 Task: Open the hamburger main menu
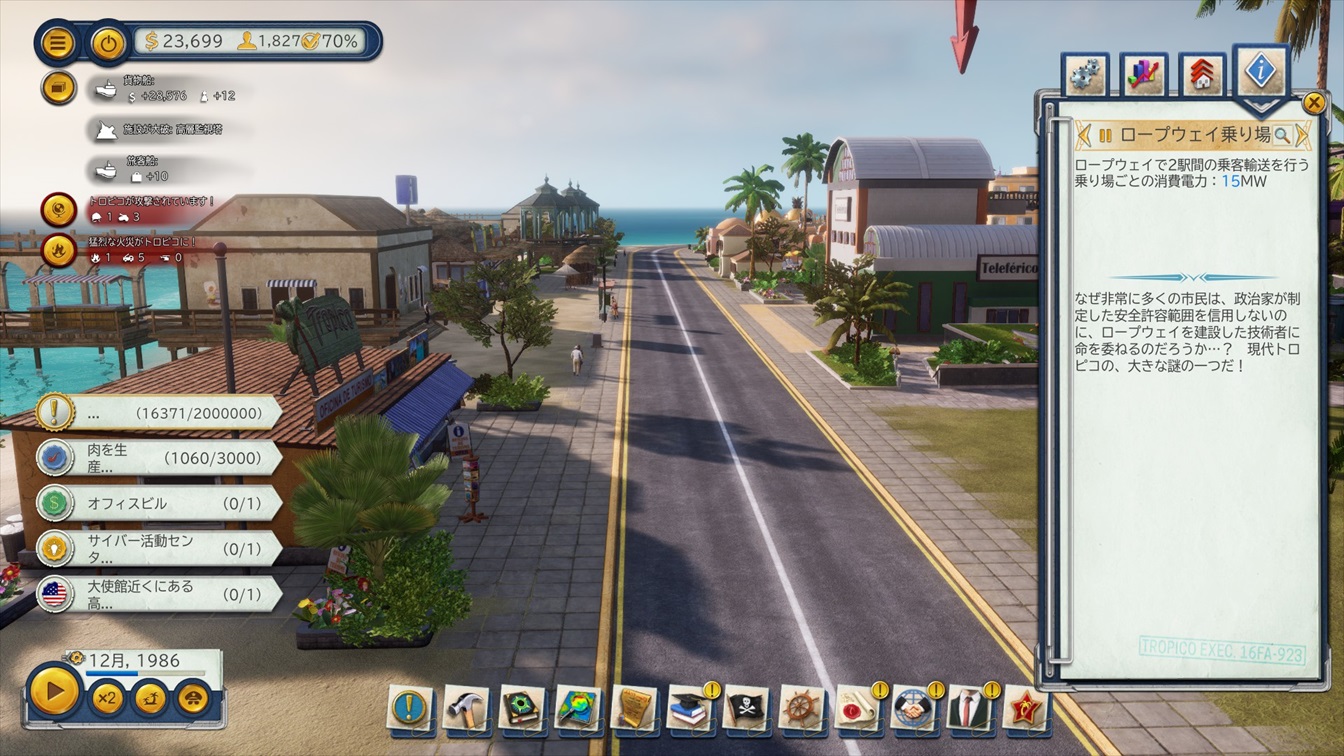pyautogui.click(x=58, y=43)
